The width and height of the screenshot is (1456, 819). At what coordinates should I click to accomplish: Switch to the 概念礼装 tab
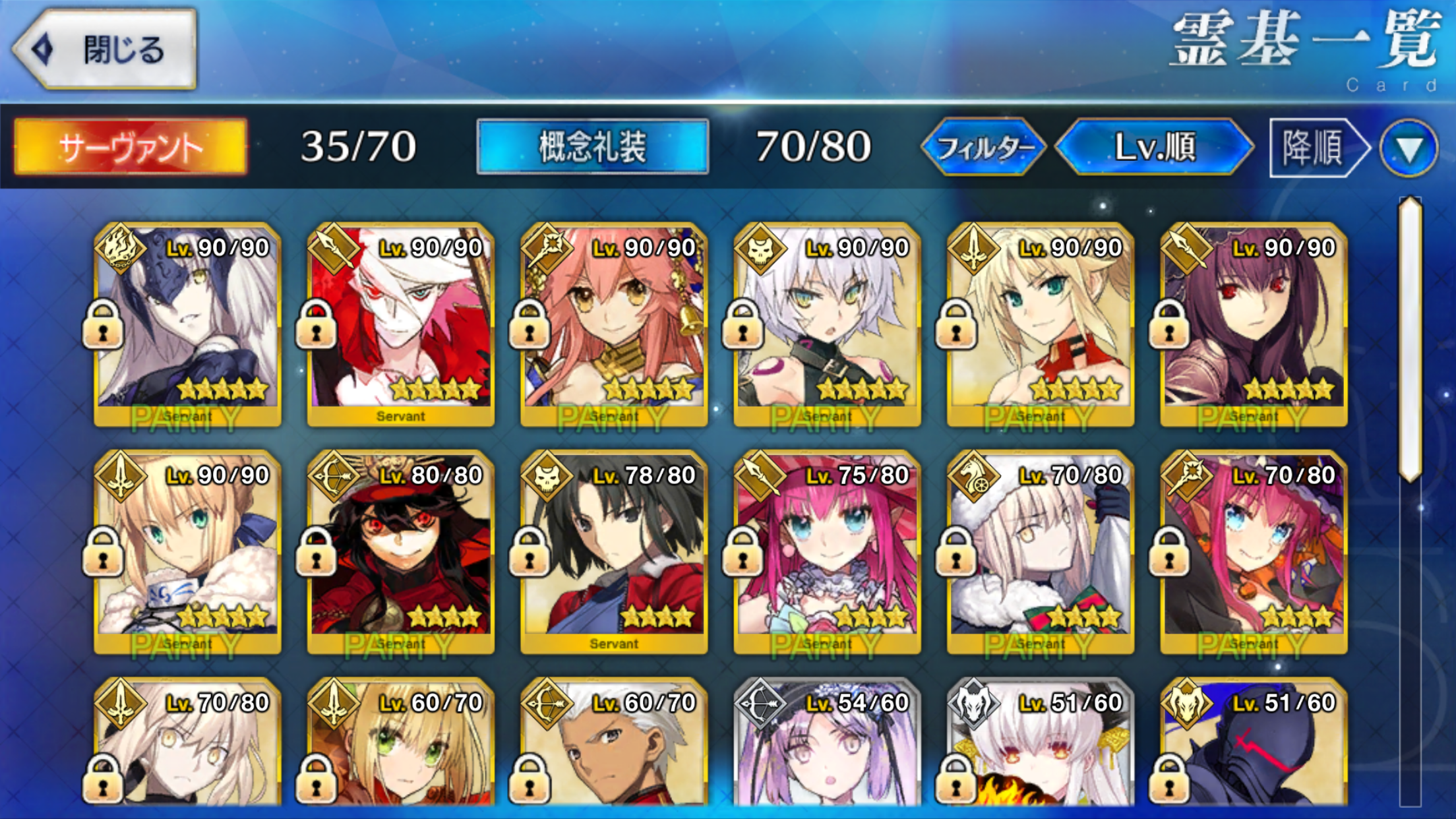point(592,146)
